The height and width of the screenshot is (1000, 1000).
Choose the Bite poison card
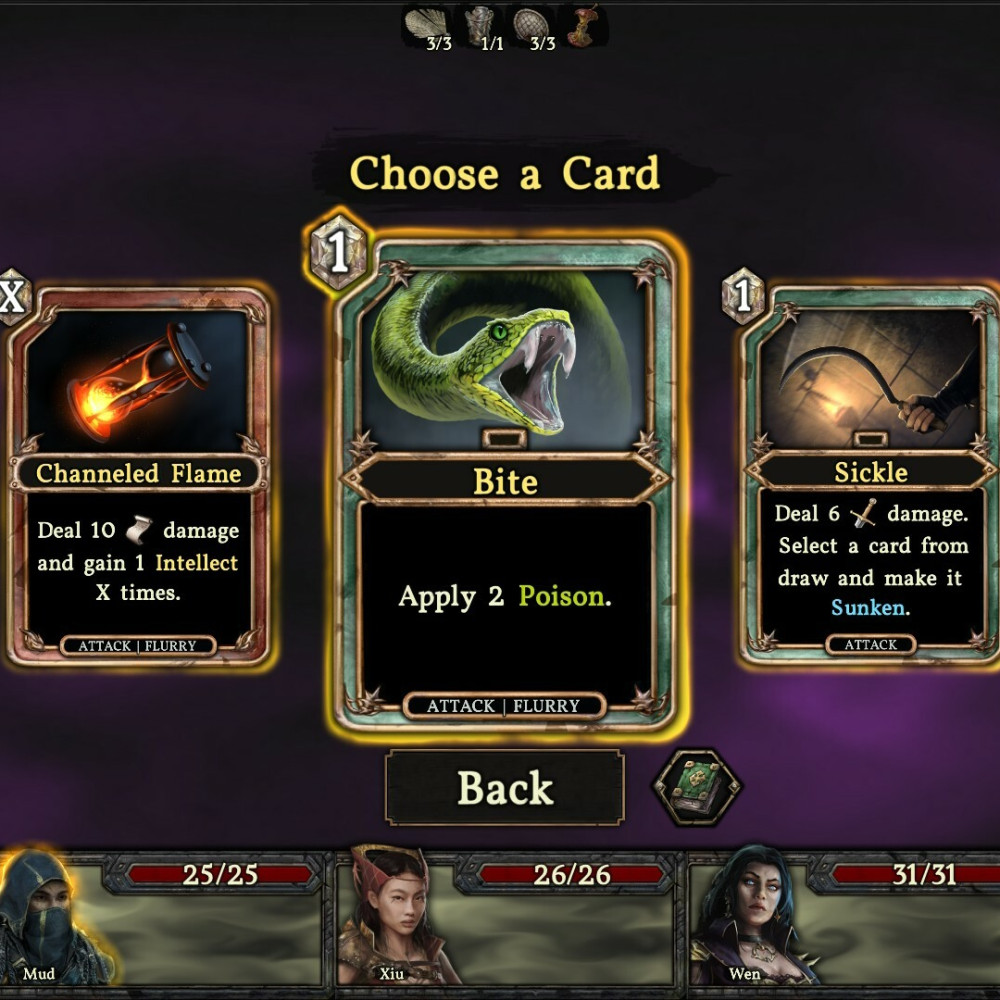coord(505,480)
